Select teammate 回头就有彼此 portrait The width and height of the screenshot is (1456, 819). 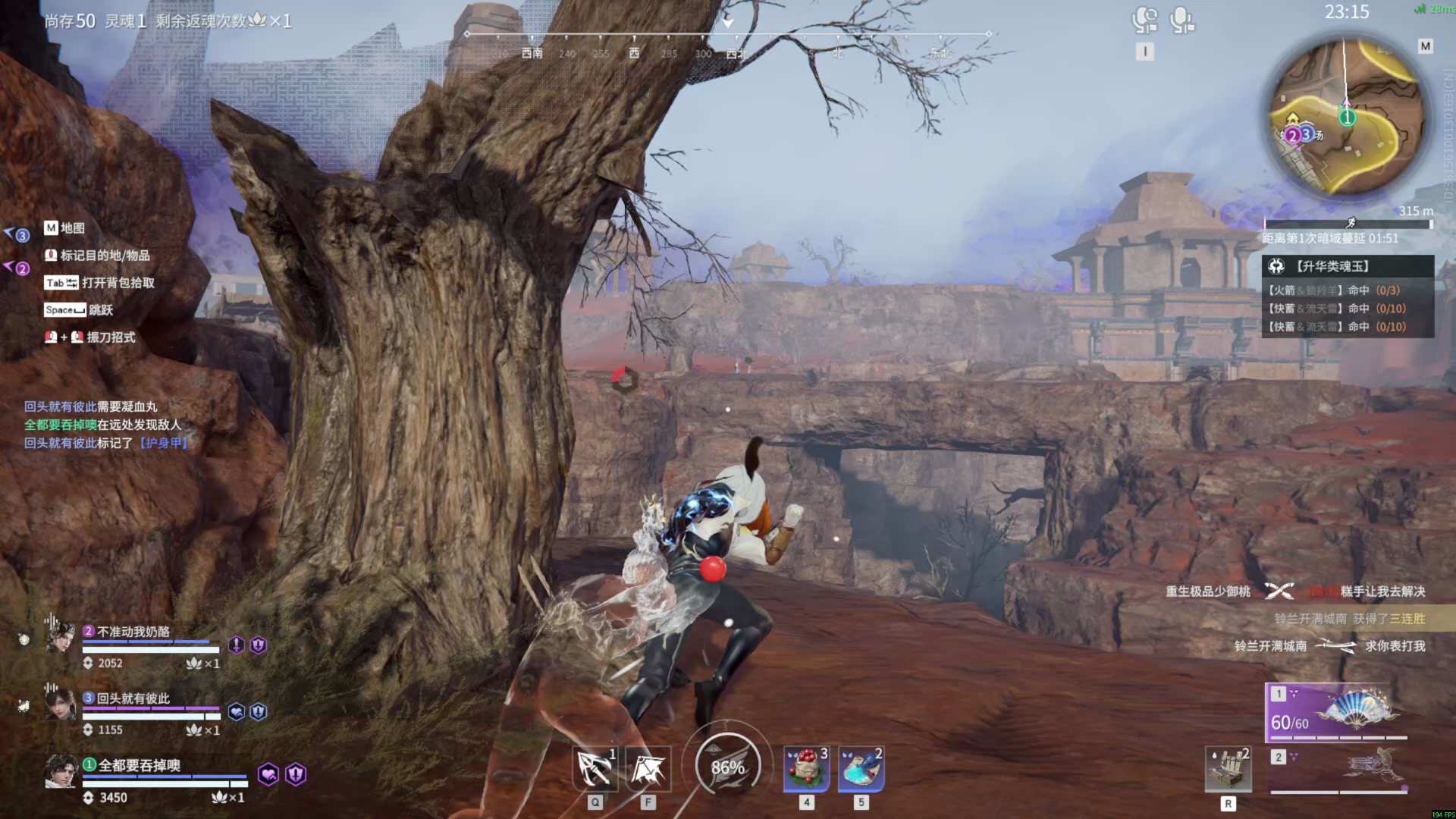pyautogui.click(x=61, y=704)
